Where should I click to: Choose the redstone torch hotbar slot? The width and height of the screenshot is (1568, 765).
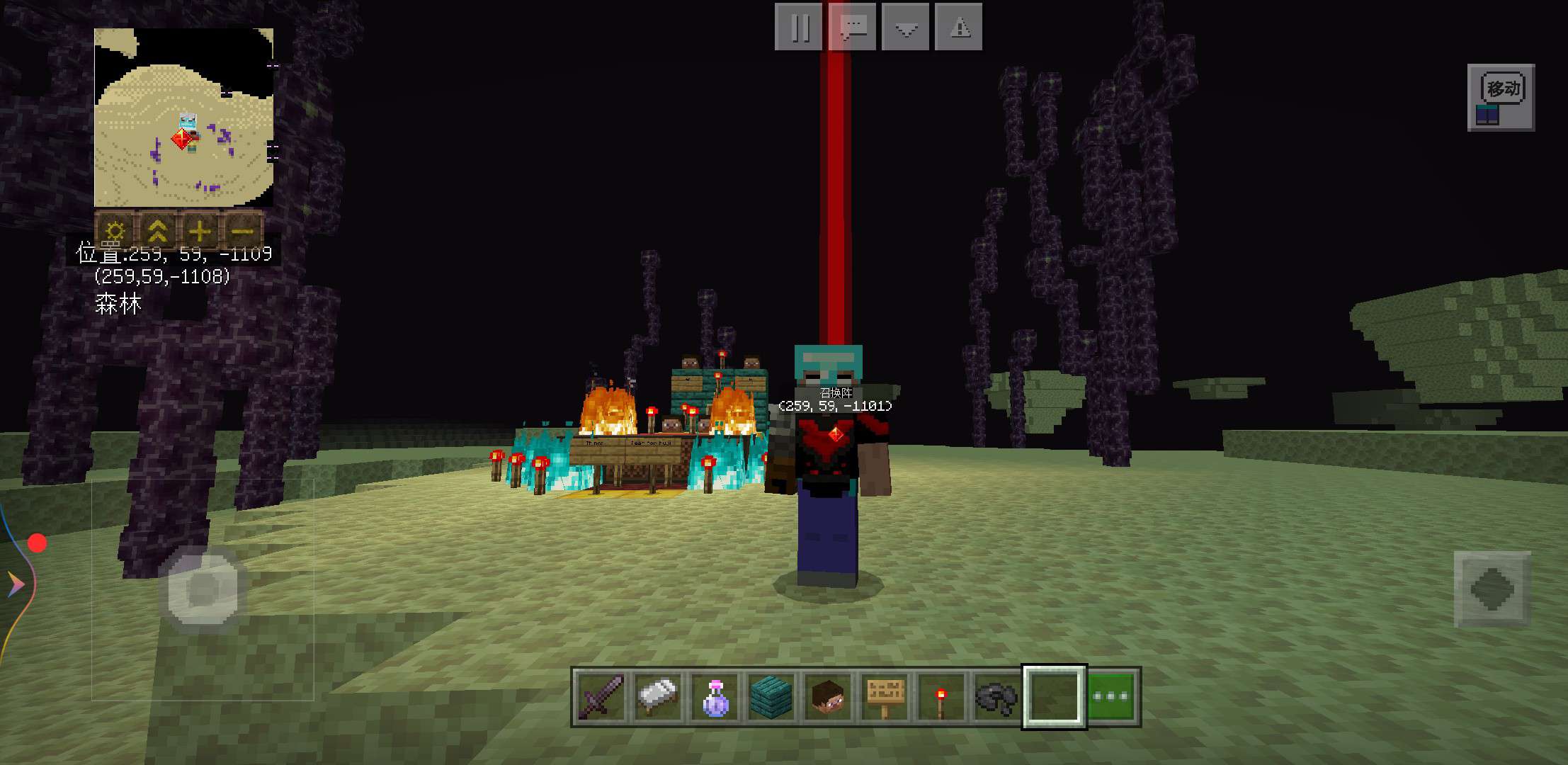tap(941, 696)
